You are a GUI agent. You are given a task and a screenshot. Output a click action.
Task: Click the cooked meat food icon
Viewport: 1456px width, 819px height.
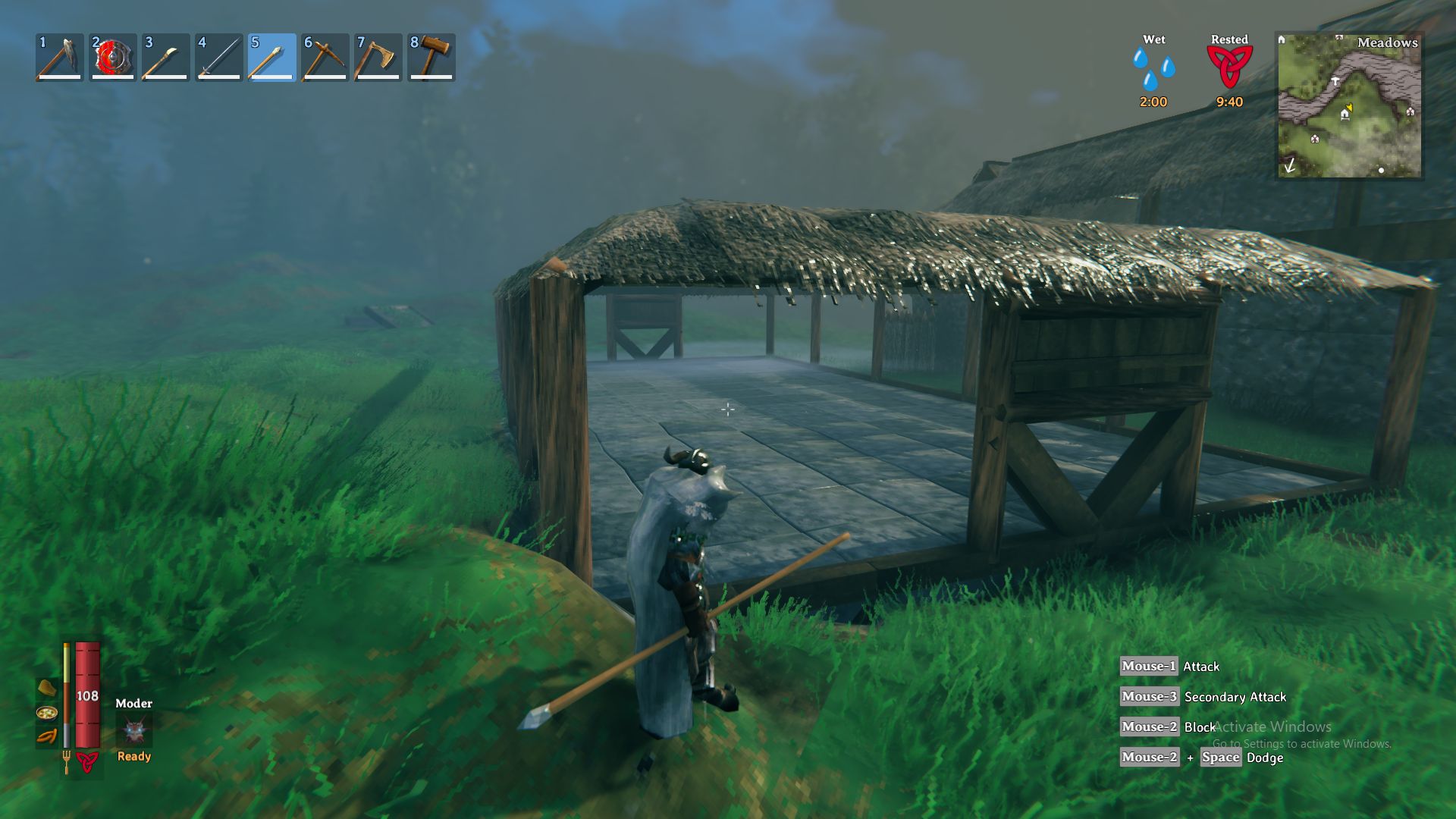47,689
